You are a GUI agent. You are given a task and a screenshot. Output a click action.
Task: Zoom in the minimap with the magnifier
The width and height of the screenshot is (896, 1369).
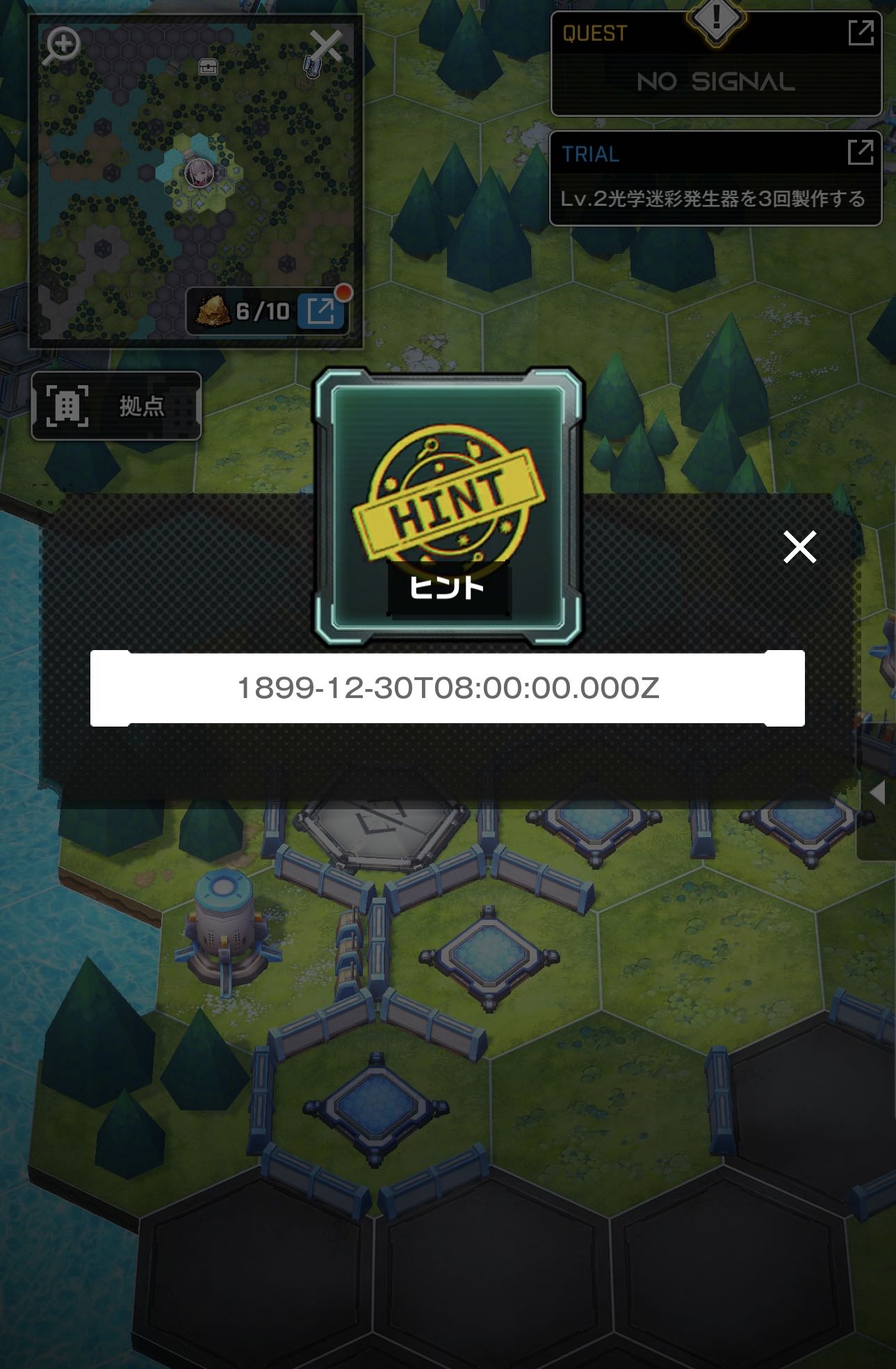click(63, 46)
